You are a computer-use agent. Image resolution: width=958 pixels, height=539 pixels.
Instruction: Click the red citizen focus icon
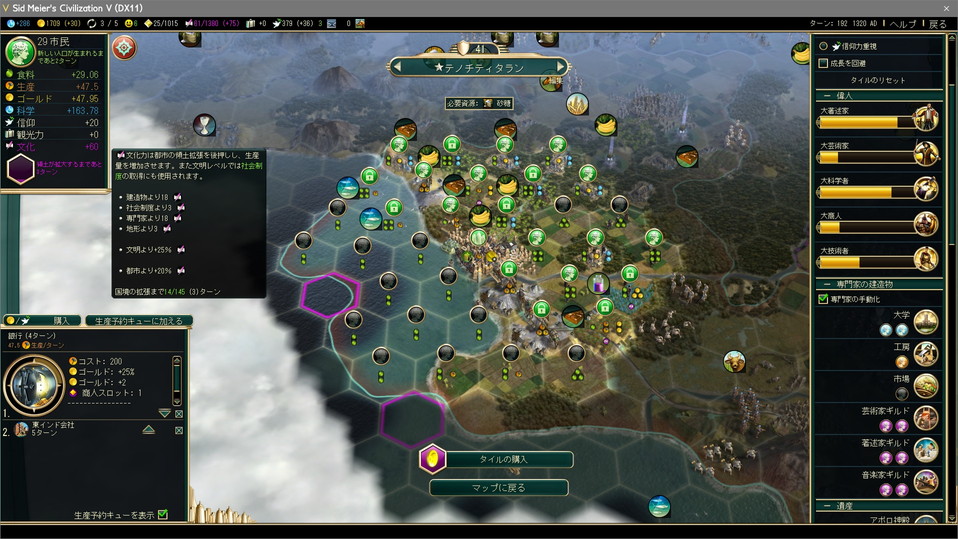(124, 47)
